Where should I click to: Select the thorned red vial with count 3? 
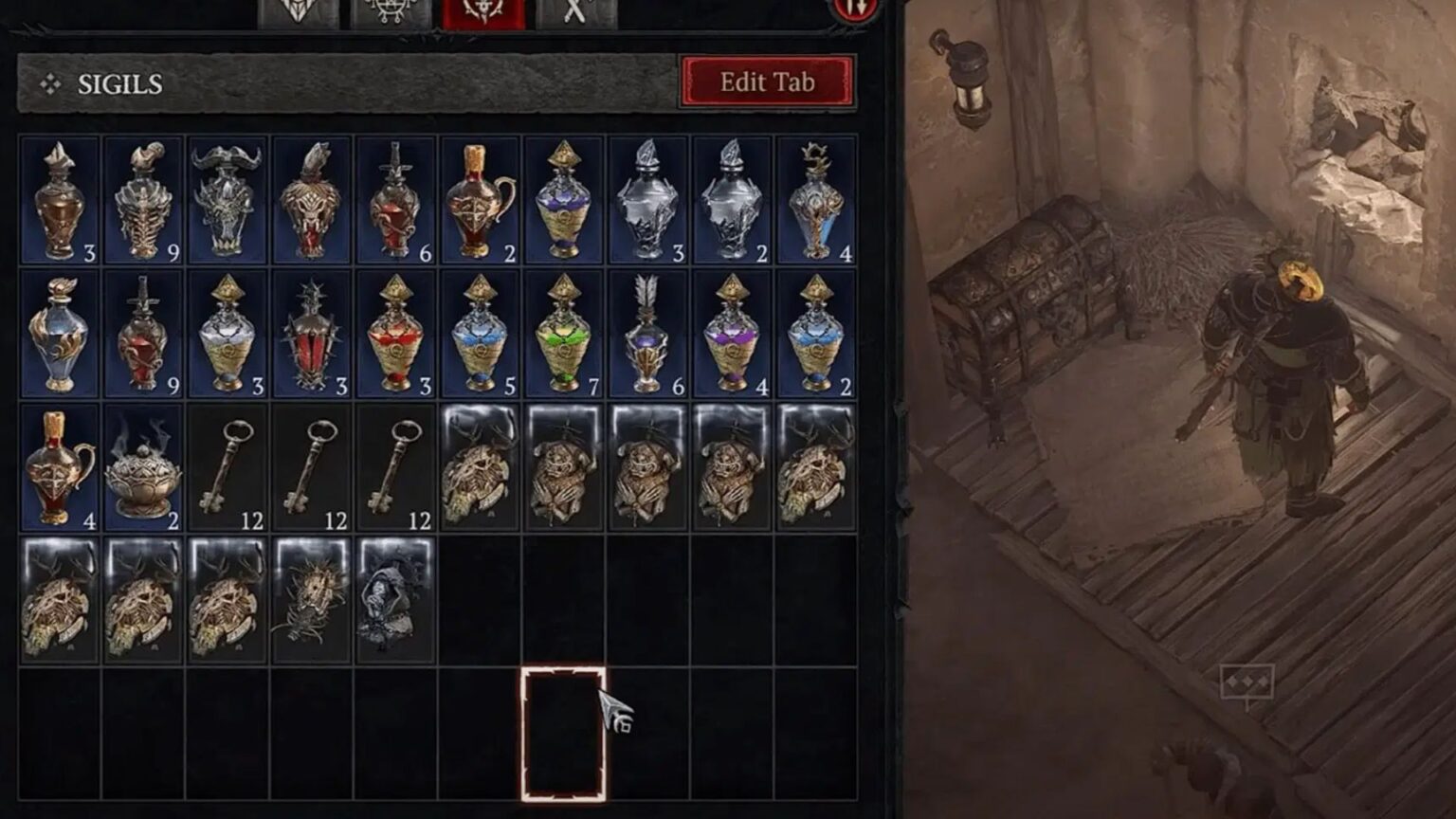(309, 332)
